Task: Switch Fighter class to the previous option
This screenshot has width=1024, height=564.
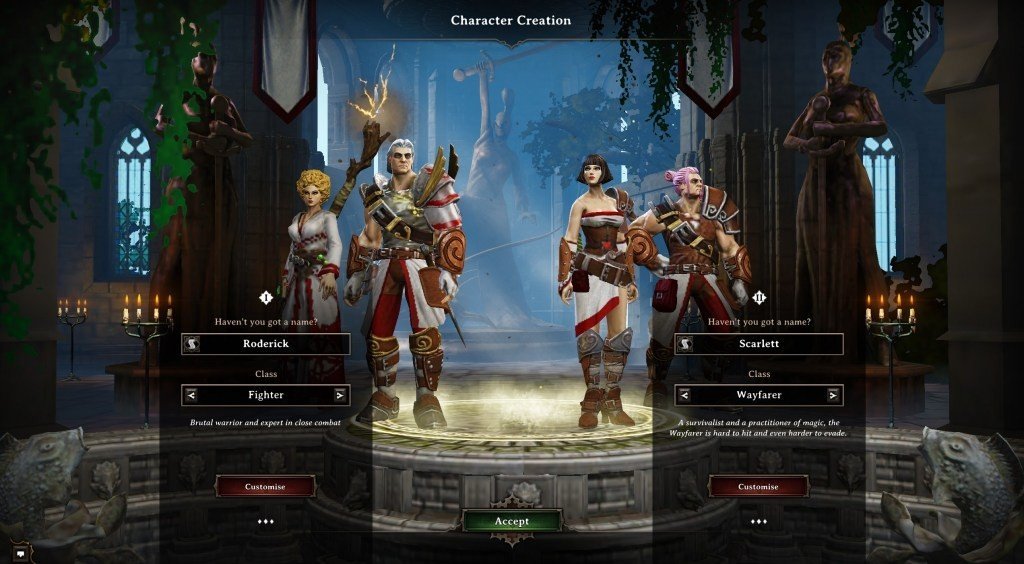Action: click(191, 395)
